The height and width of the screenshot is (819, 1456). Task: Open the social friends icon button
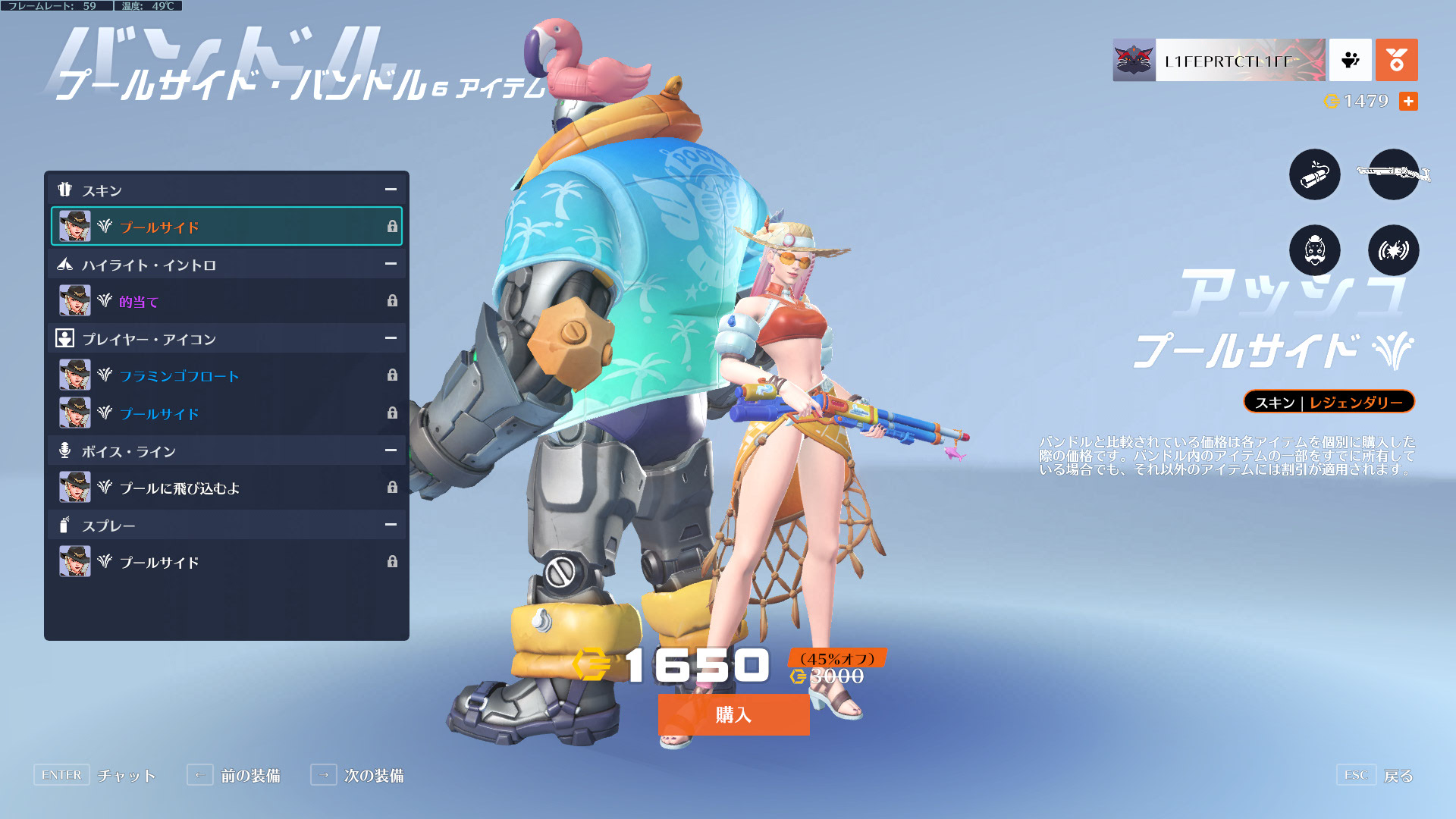point(1350,60)
